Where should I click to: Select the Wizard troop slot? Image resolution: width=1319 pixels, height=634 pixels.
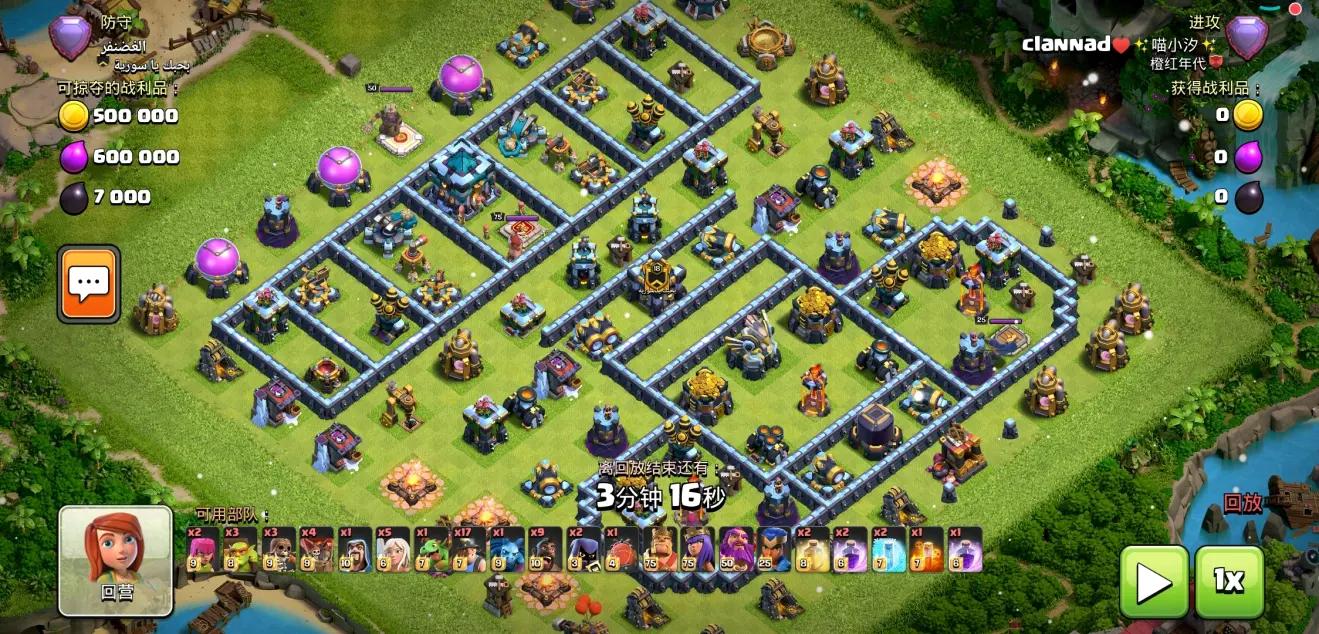coord(354,550)
